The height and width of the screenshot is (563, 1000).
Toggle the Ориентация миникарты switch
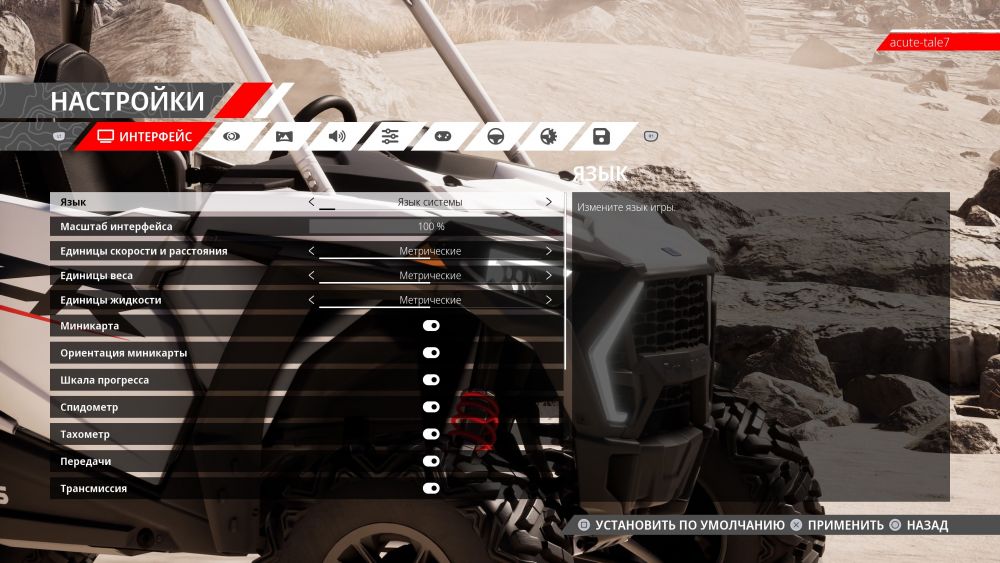431,353
